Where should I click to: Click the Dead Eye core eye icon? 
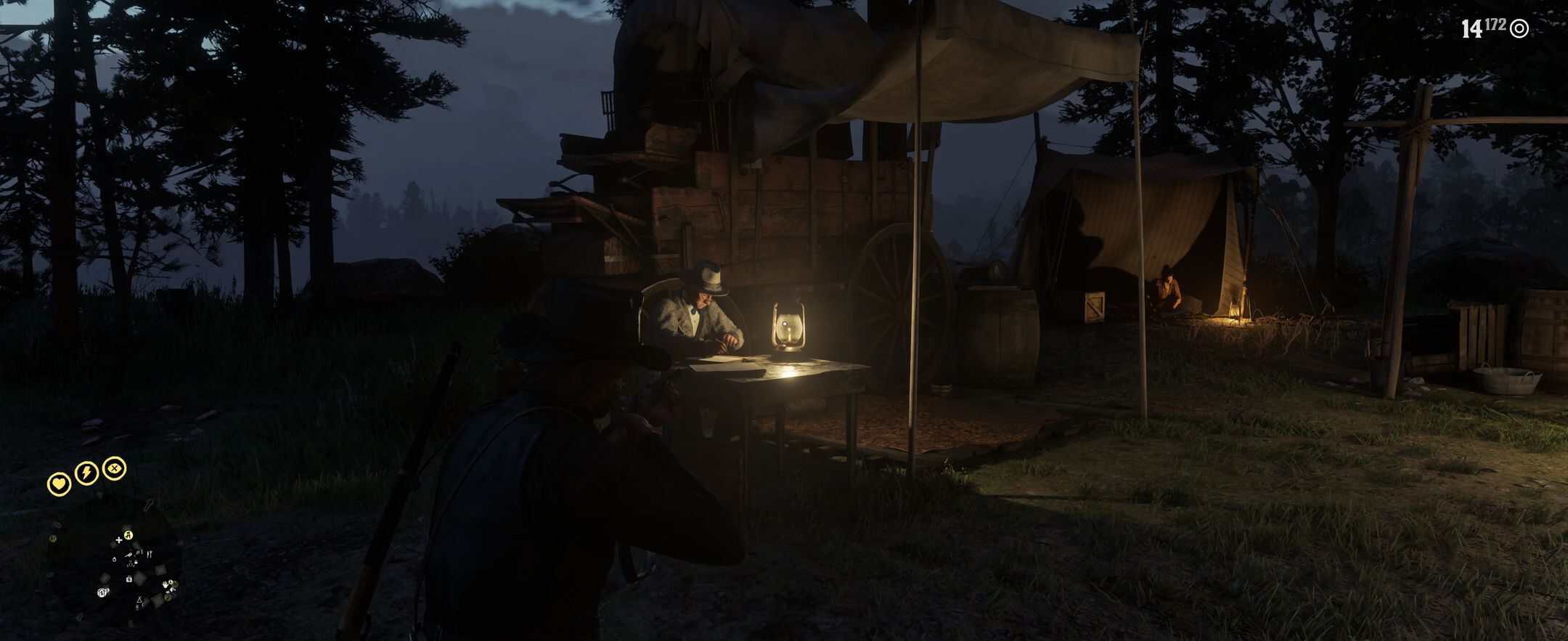114,469
